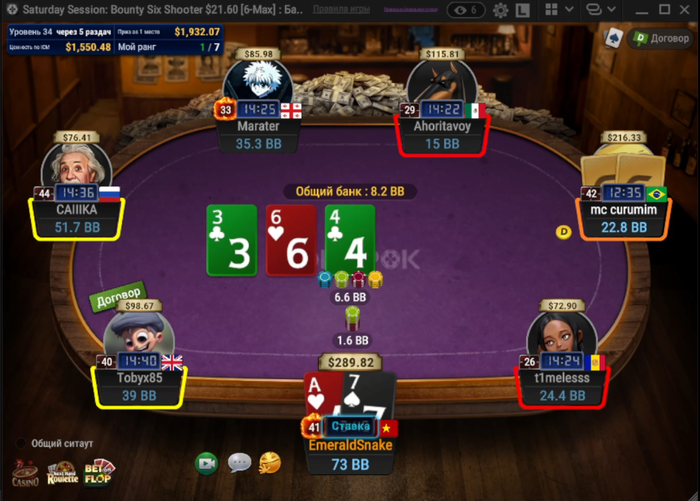Open the Bet on Flop side game
Image resolution: width=700 pixels, height=501 pixels.
99,470
